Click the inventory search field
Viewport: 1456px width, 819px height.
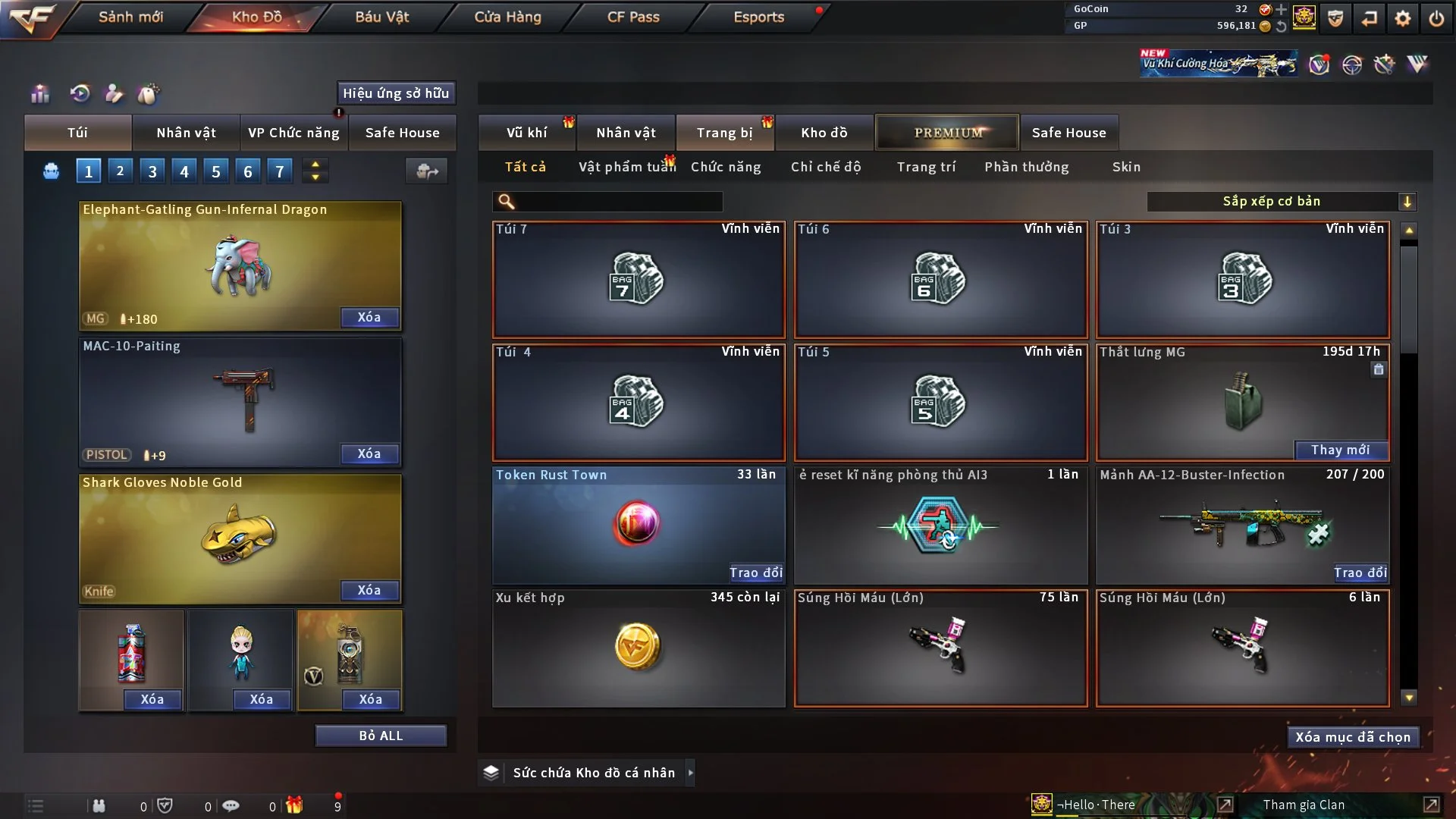618,201
